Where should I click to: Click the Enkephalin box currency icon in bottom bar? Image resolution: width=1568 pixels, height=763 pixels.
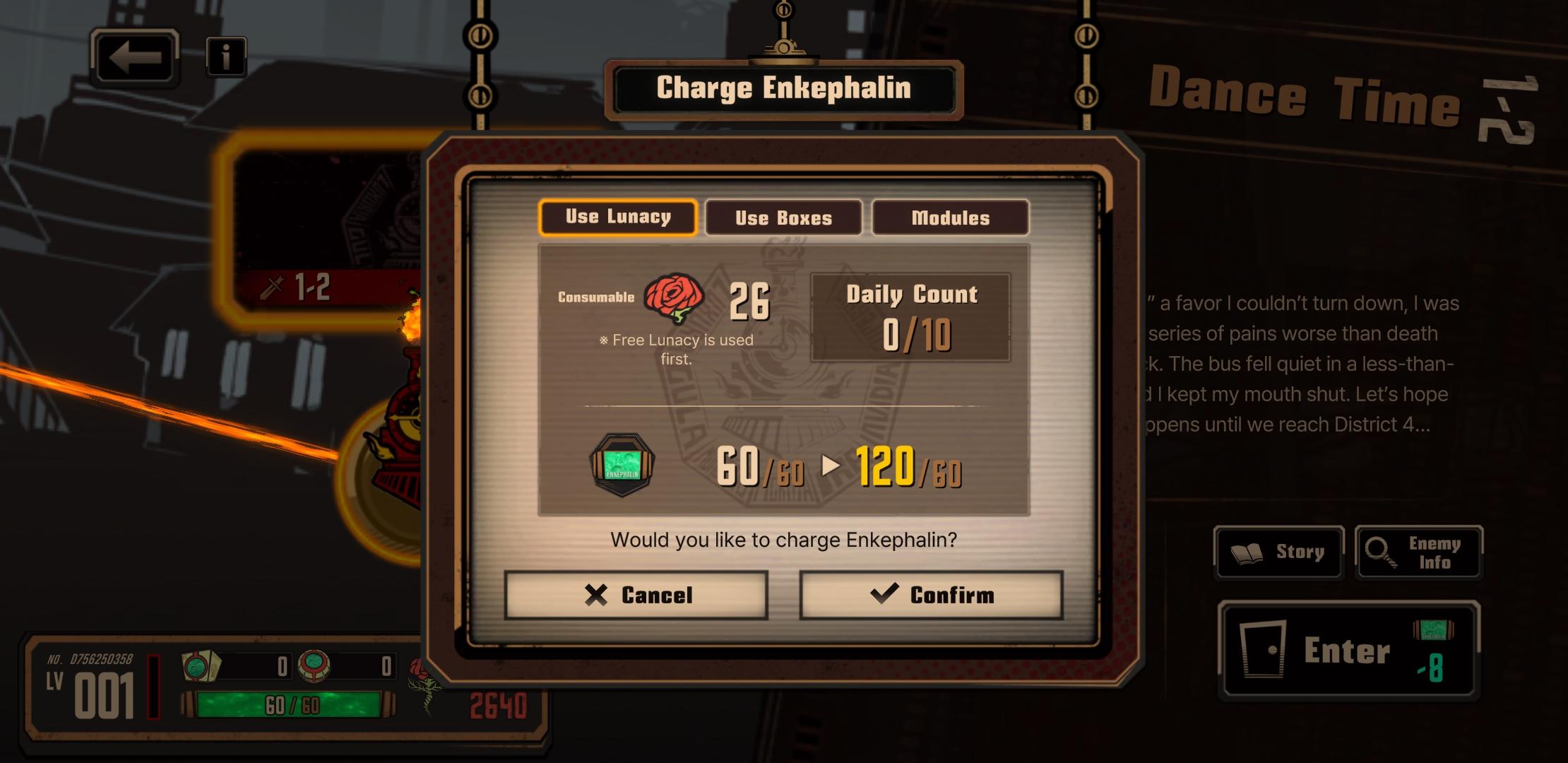pos(199,666)
